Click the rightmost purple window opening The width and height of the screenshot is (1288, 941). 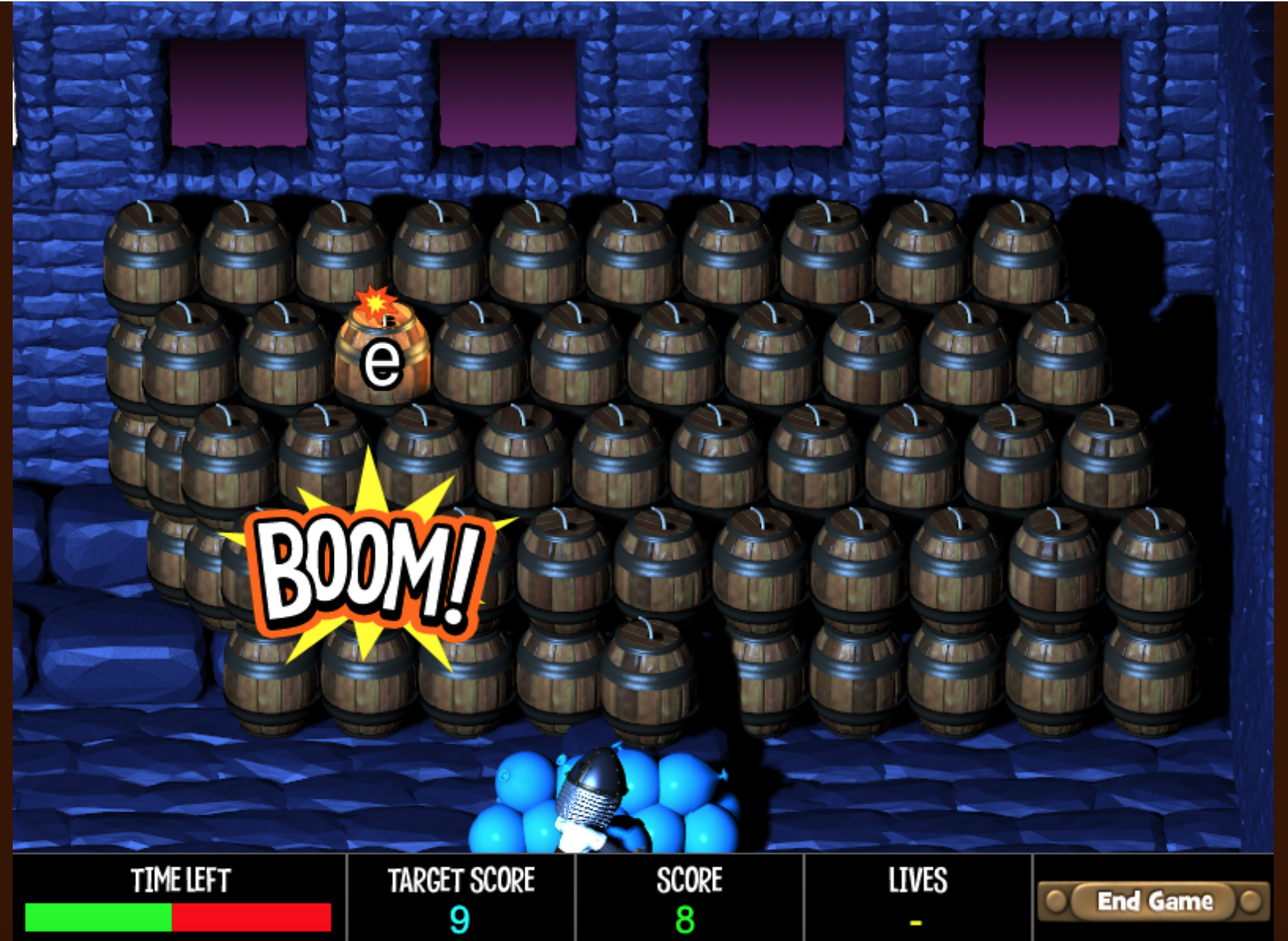(x=1052, y=91)
